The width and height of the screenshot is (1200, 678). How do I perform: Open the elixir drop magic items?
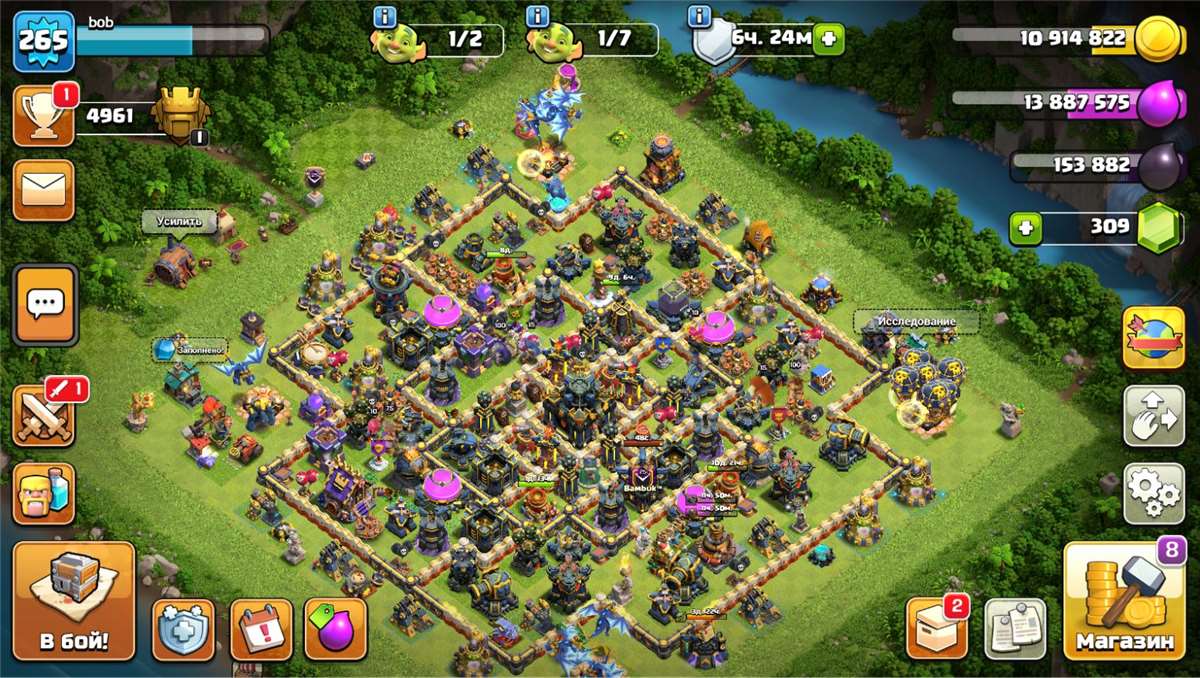pyautogui.click(x=335, y=629)
